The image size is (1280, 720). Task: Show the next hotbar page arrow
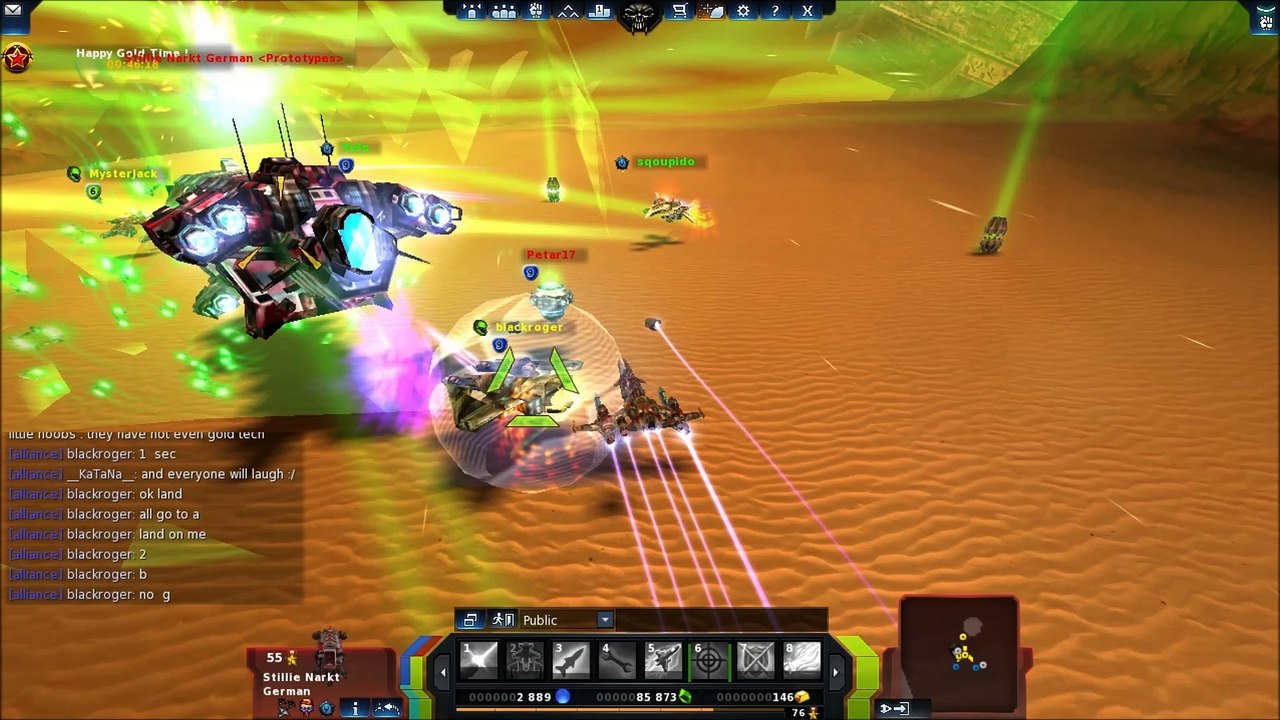836,672
